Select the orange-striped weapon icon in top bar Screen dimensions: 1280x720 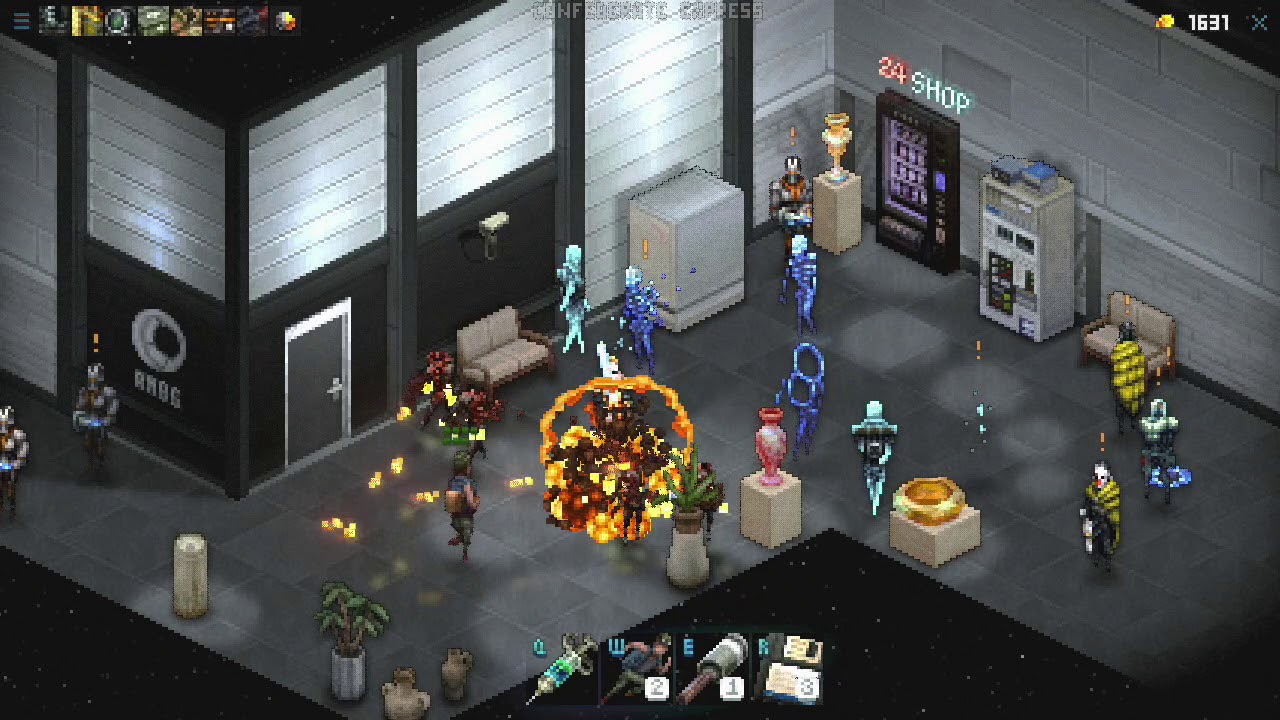click(x=219, y=21)
